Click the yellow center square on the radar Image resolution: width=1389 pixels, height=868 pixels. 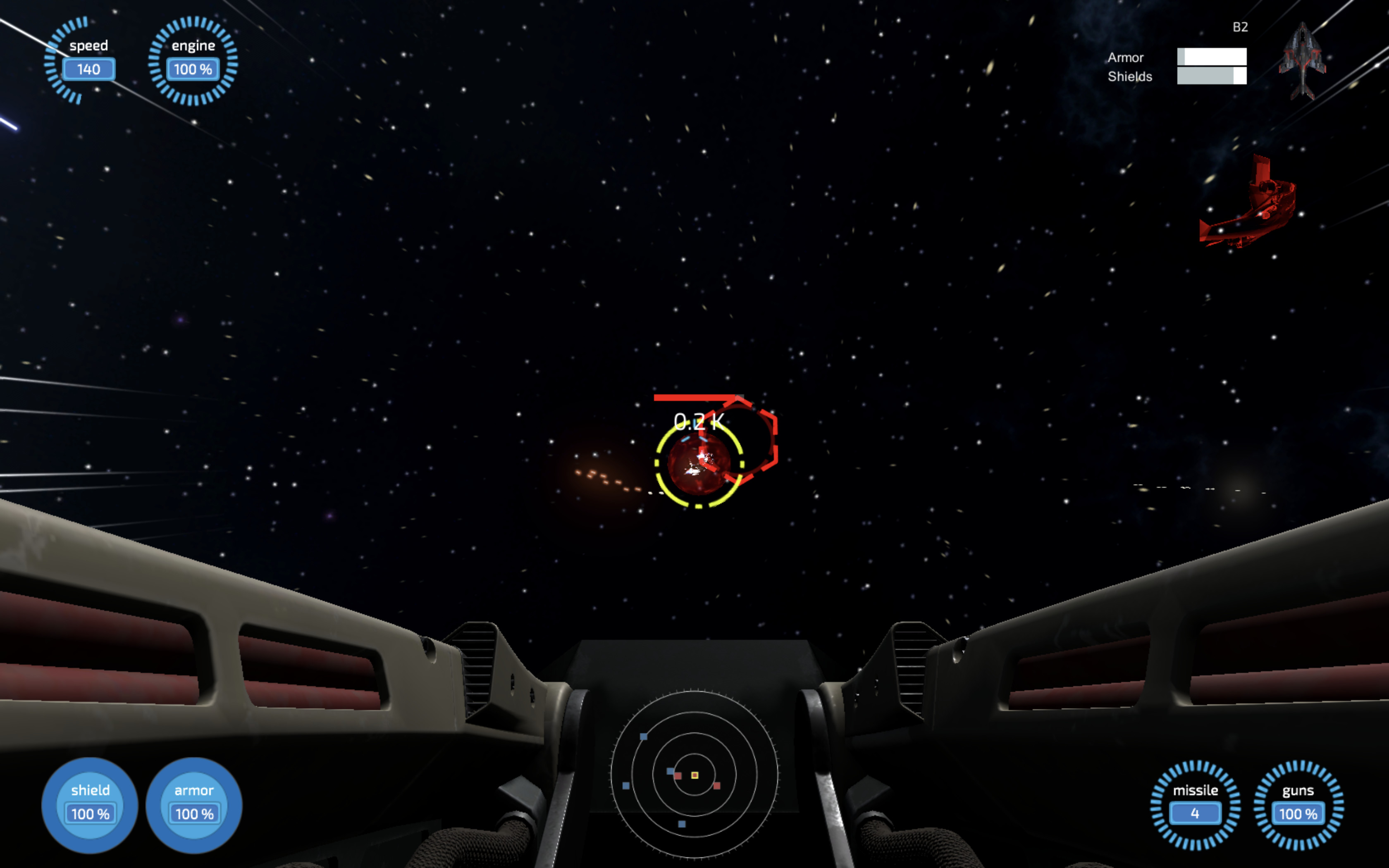[694, 775]
